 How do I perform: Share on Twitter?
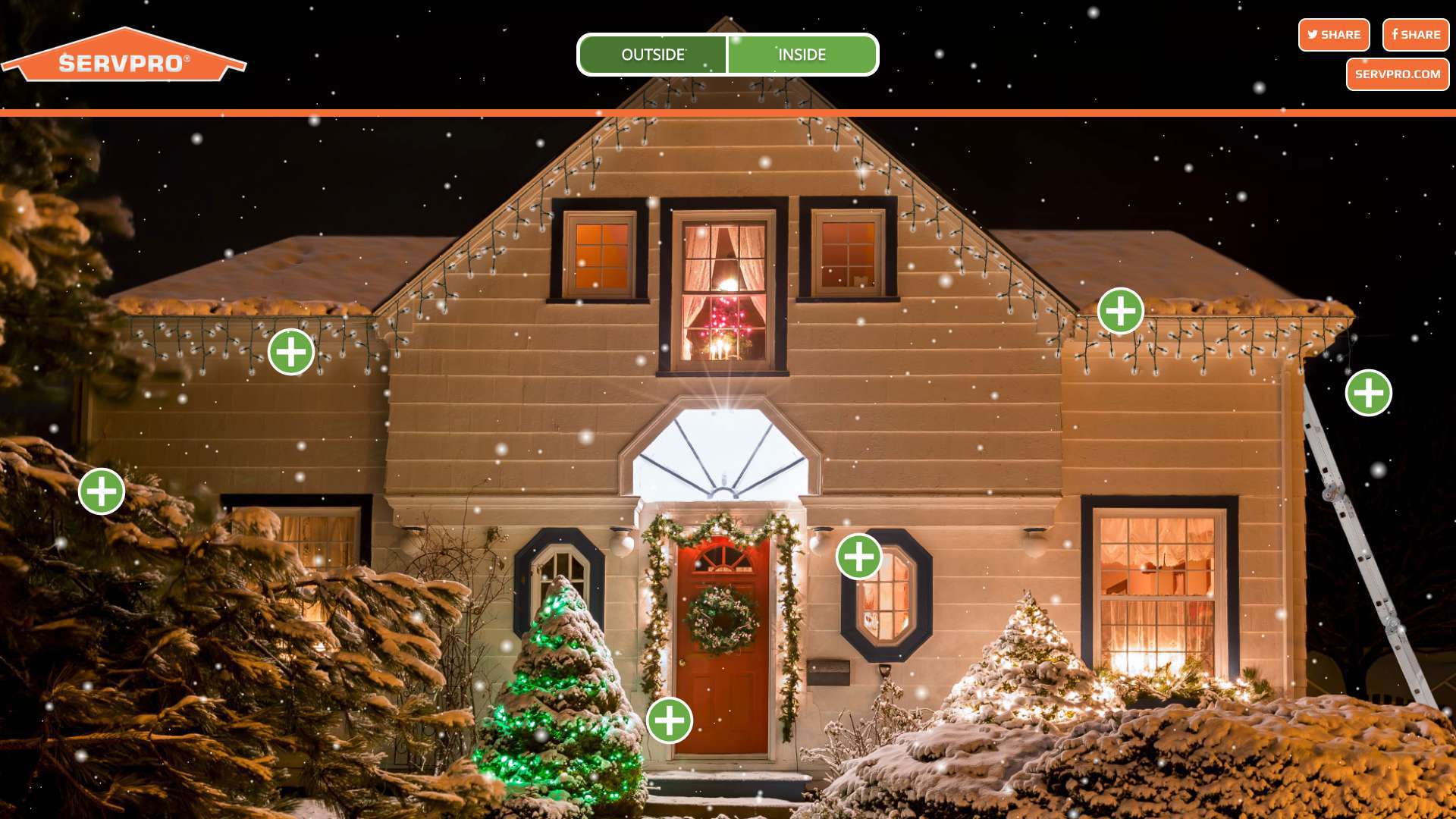click(x=1333, y=35)
